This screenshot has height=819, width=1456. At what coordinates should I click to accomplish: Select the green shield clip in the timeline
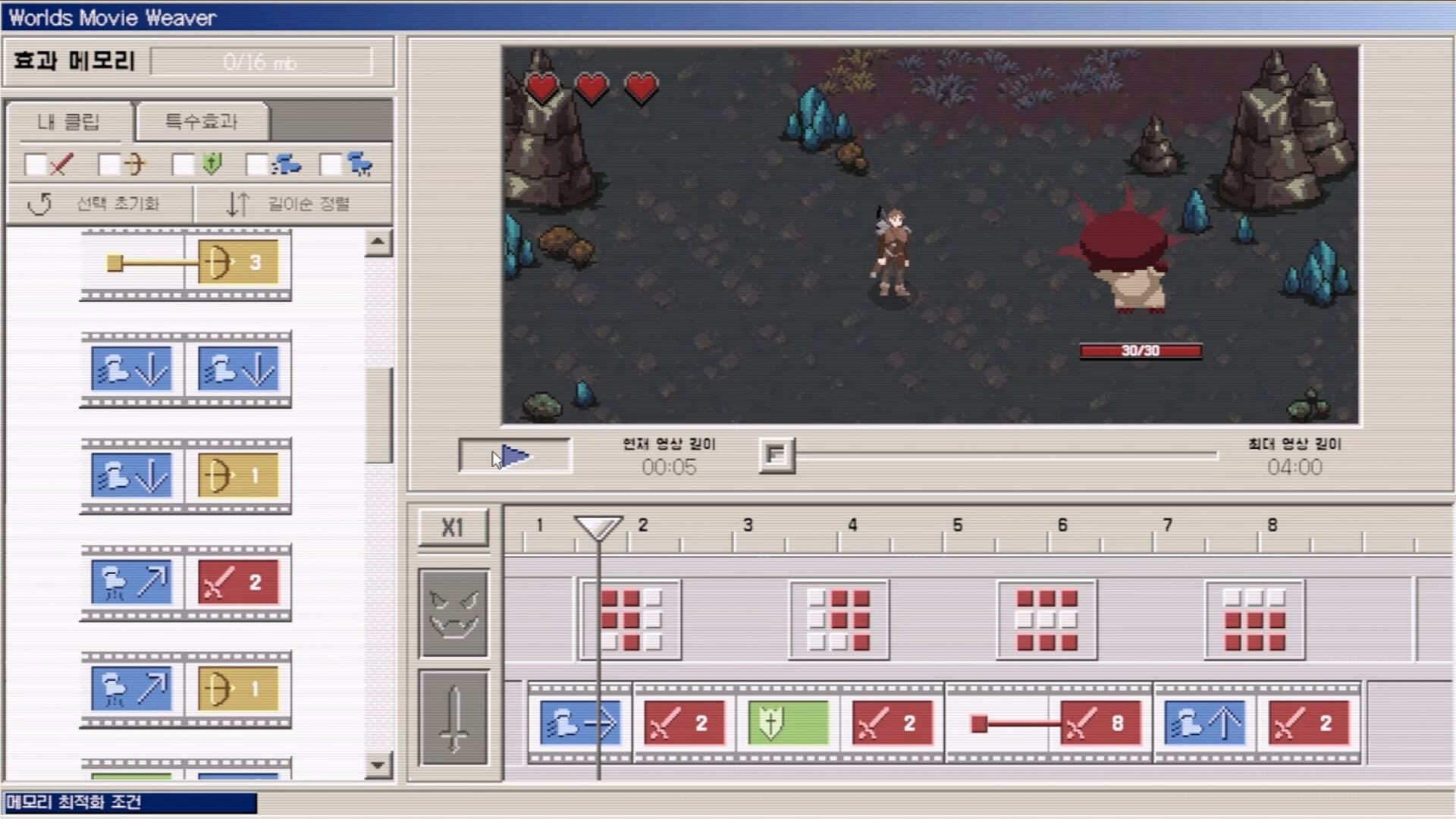coord(787,722)
